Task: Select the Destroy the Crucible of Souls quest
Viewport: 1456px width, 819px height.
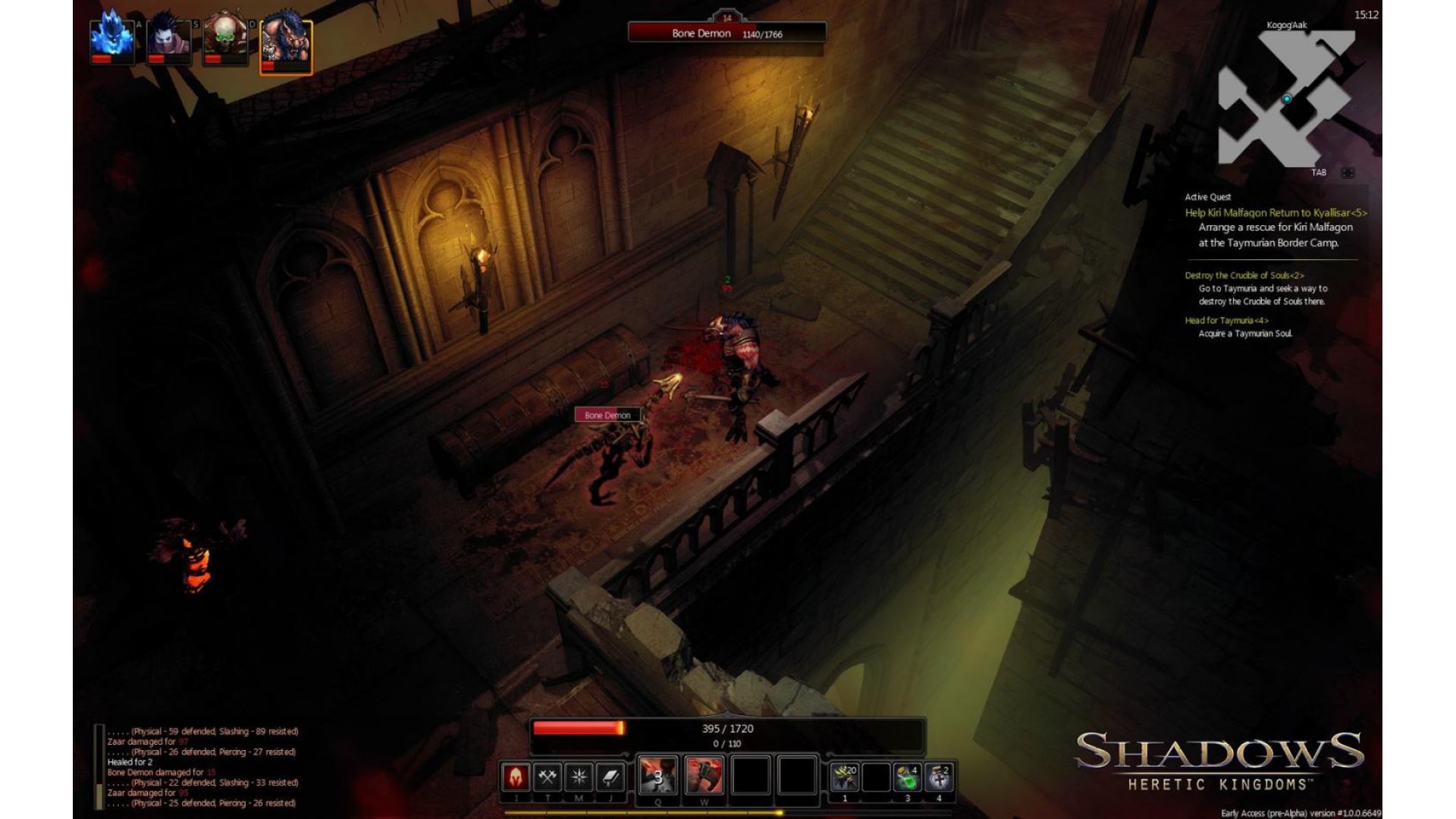Action: [1244, 275]
